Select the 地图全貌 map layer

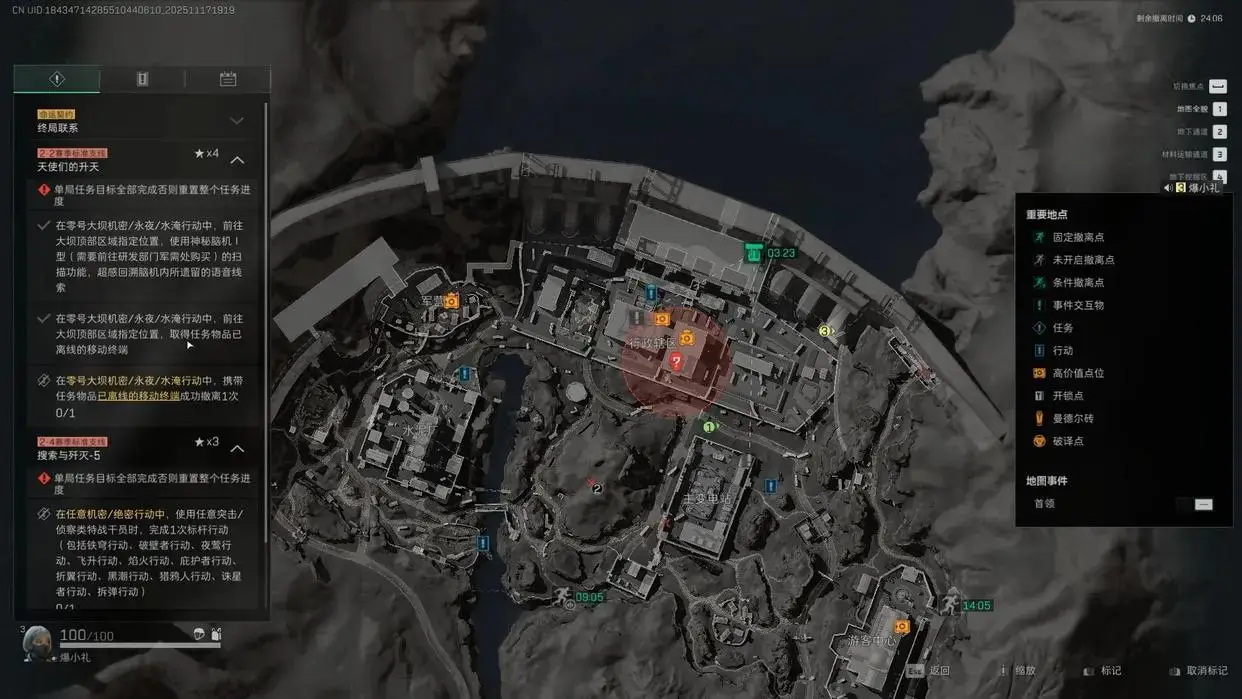(x=1218, y=109)
